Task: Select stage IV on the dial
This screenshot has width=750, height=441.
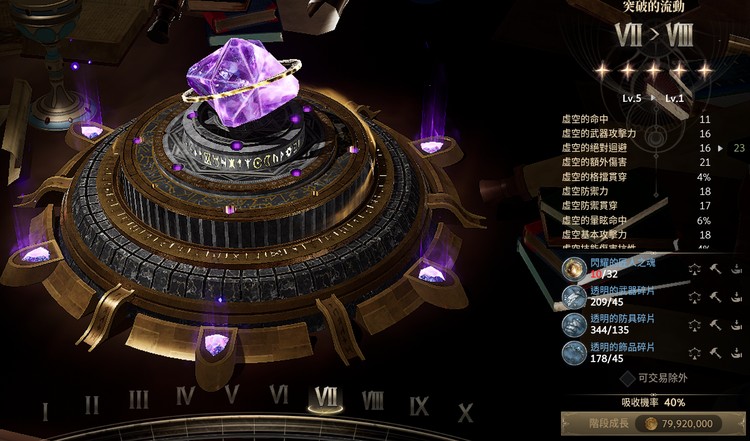Action: [185, 396]
